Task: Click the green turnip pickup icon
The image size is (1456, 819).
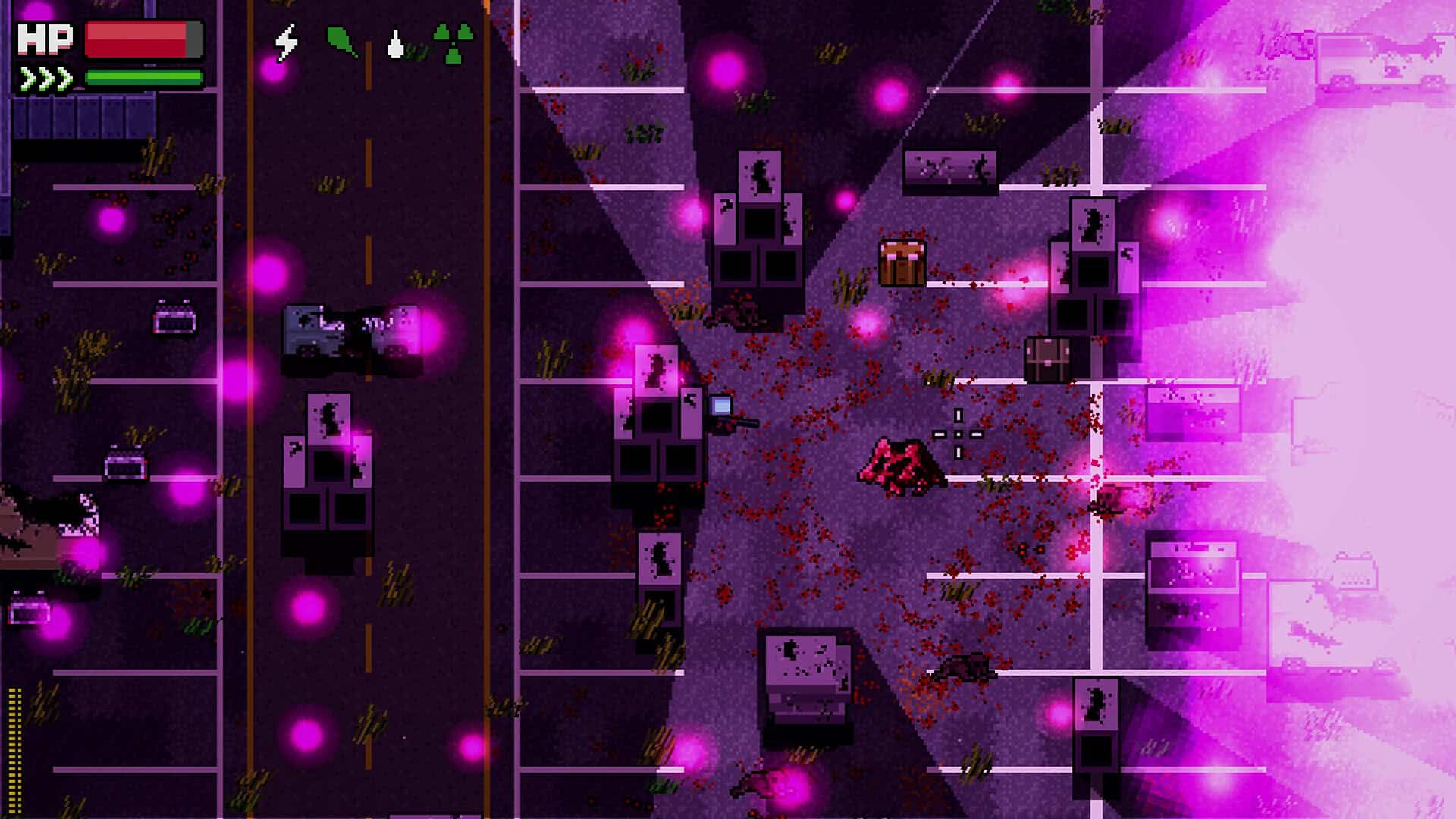Action: click(341, 39)
